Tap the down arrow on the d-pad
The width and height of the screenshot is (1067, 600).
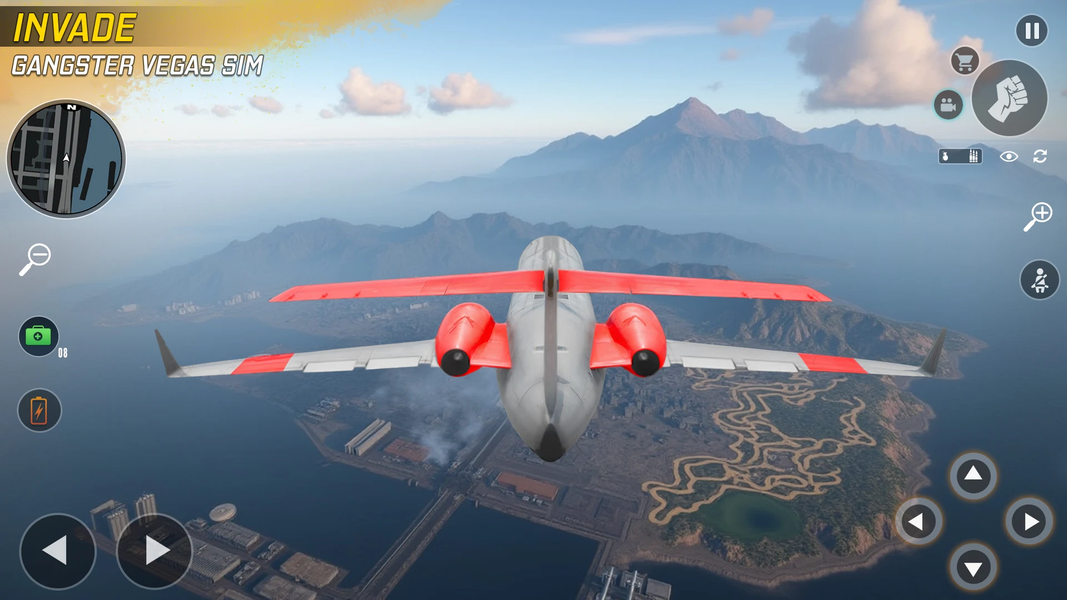pos(973,567)
